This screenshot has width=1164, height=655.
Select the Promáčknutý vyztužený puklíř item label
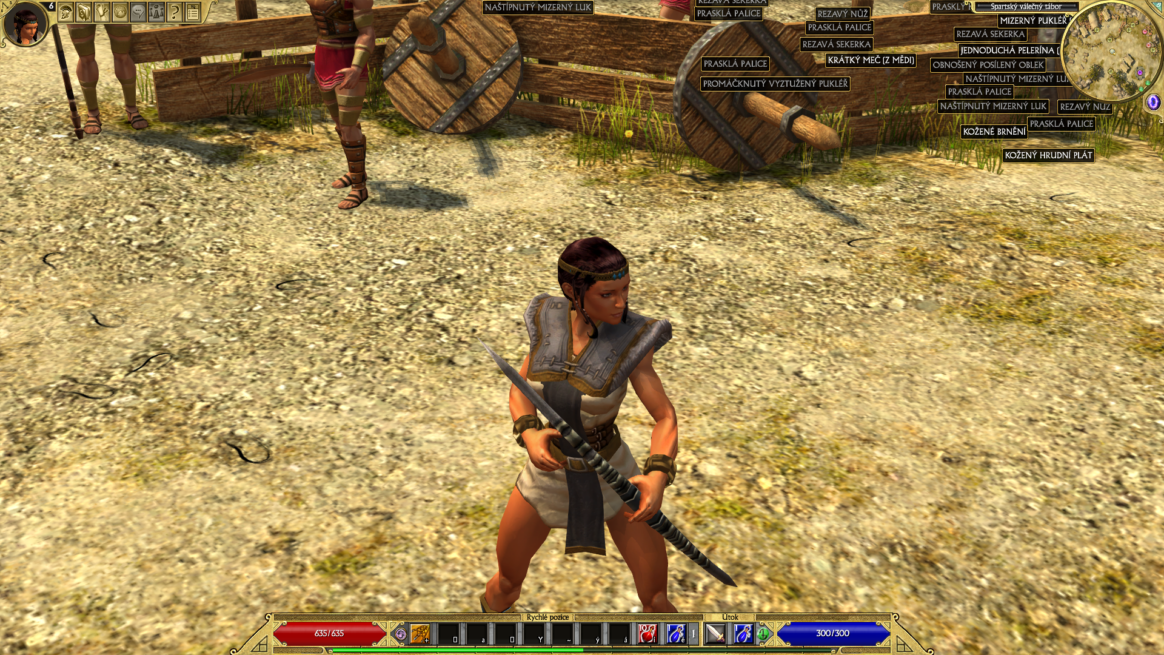pyautogui.click(x=775, y=84)
